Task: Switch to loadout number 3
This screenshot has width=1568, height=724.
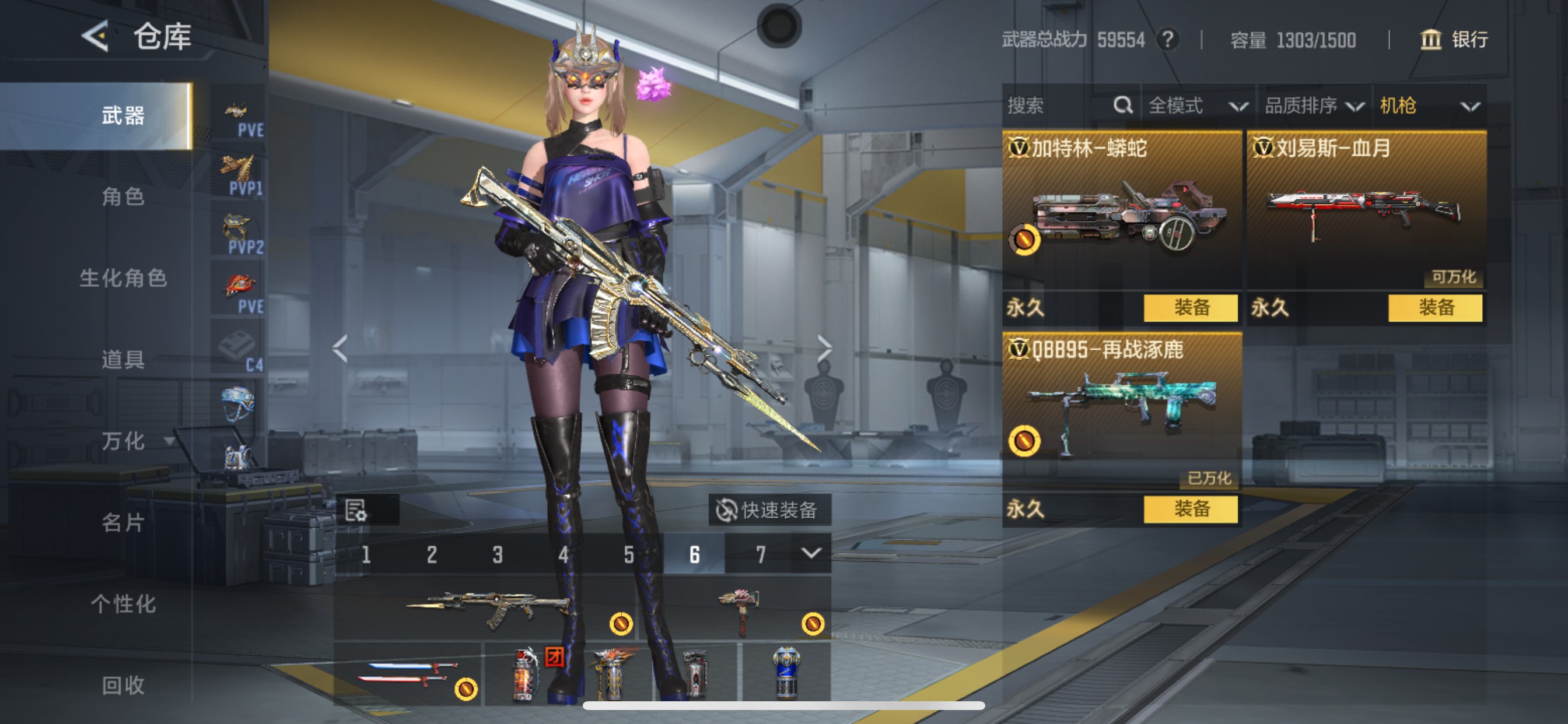Action: [x=498, y=555]
